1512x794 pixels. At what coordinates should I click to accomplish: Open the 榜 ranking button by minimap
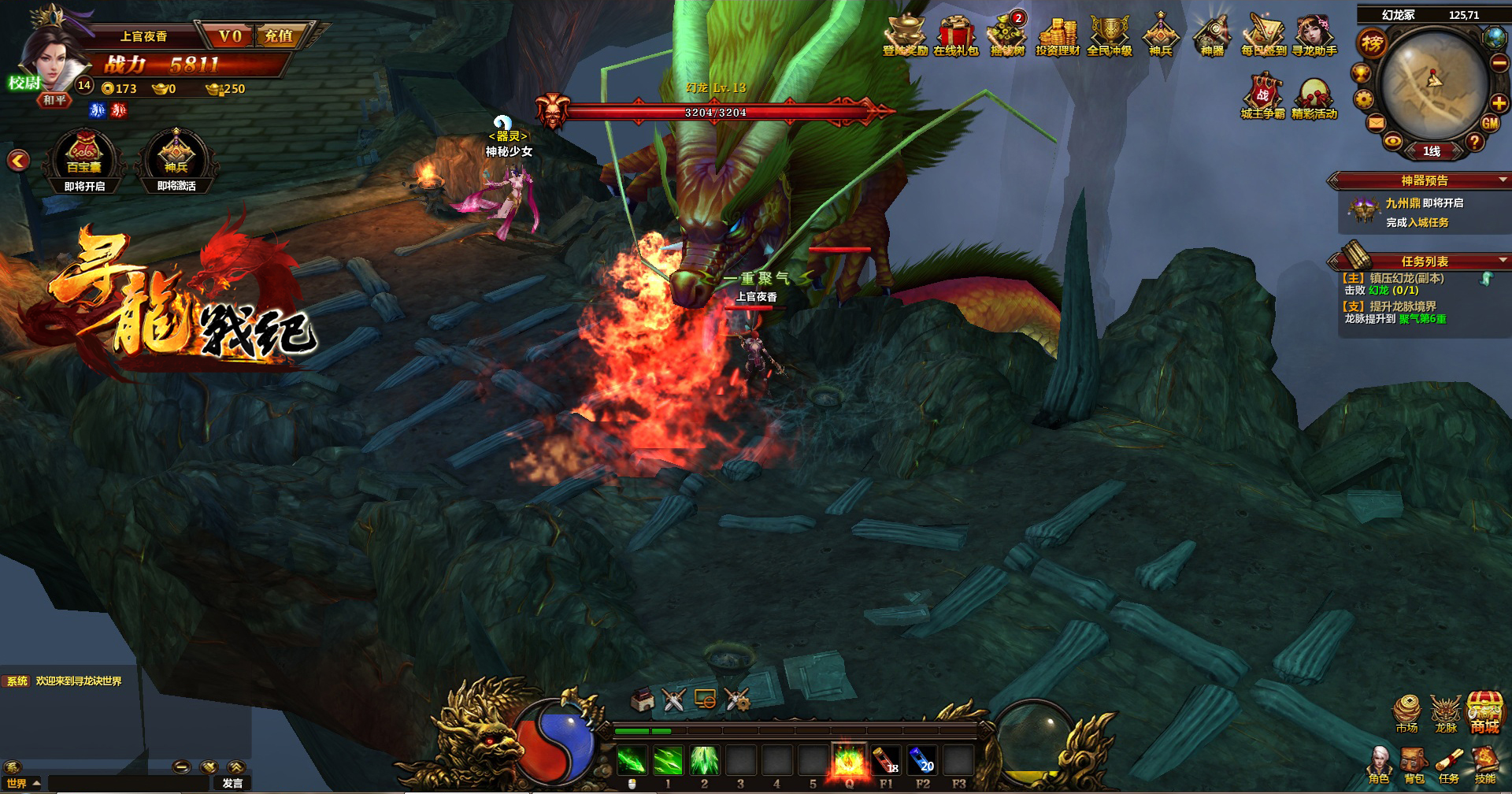pyautogui.click(x=1372, y=44)
